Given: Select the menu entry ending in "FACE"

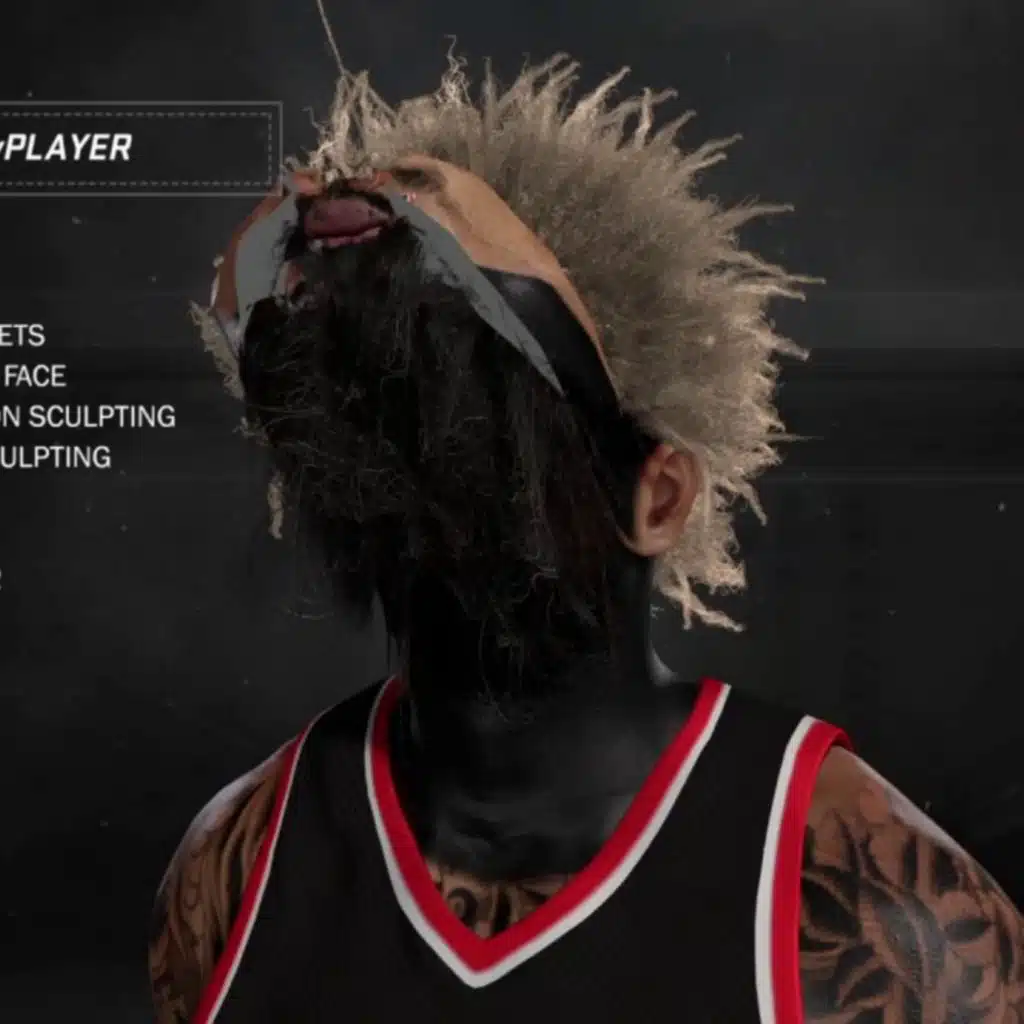Looking at the screenshot, I should [x=34, y=377].
